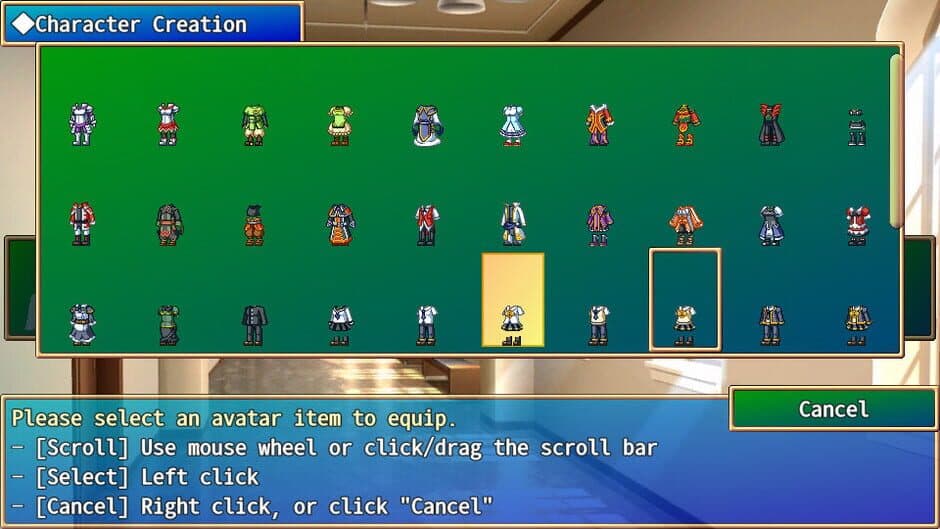The height and width of the screenshot is (529, 940).
Task: Pick the red and white Santa-style dress
Action: 857,225
